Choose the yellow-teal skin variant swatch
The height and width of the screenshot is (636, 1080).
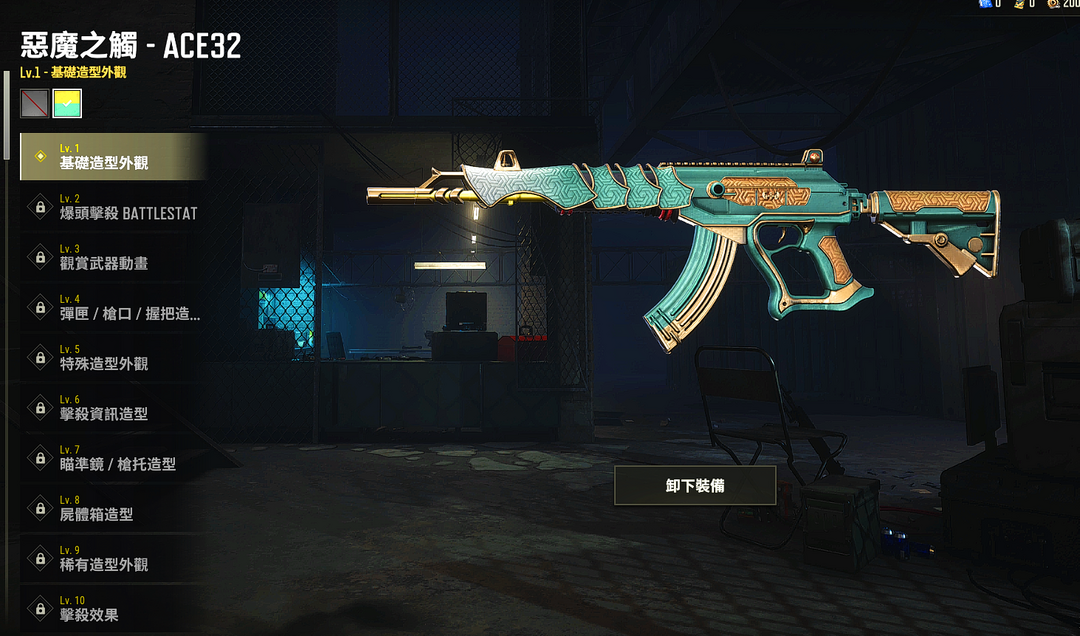tap(67, 103)
